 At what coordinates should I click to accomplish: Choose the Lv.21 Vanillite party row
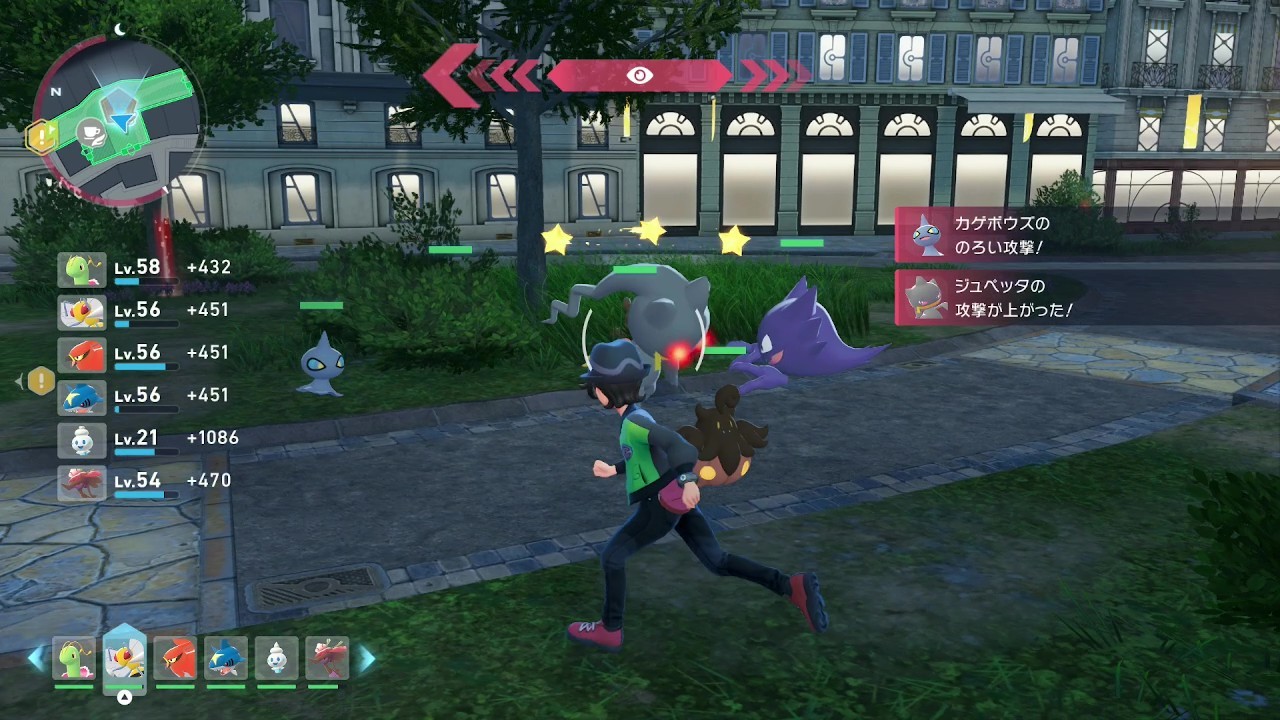coord(145,438)
